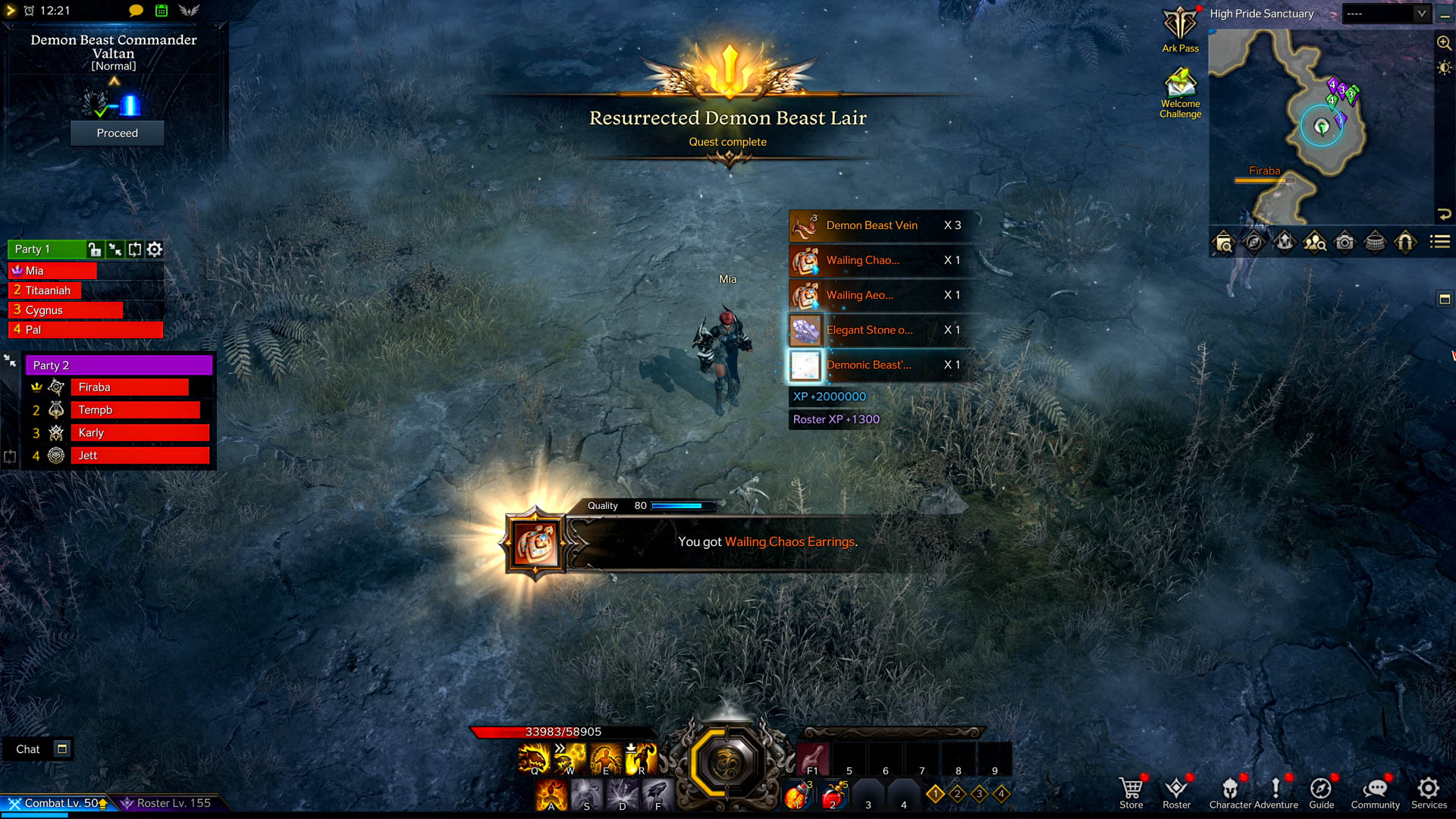Open the Character menu

pyautogui.click(x=1230, y=792)
